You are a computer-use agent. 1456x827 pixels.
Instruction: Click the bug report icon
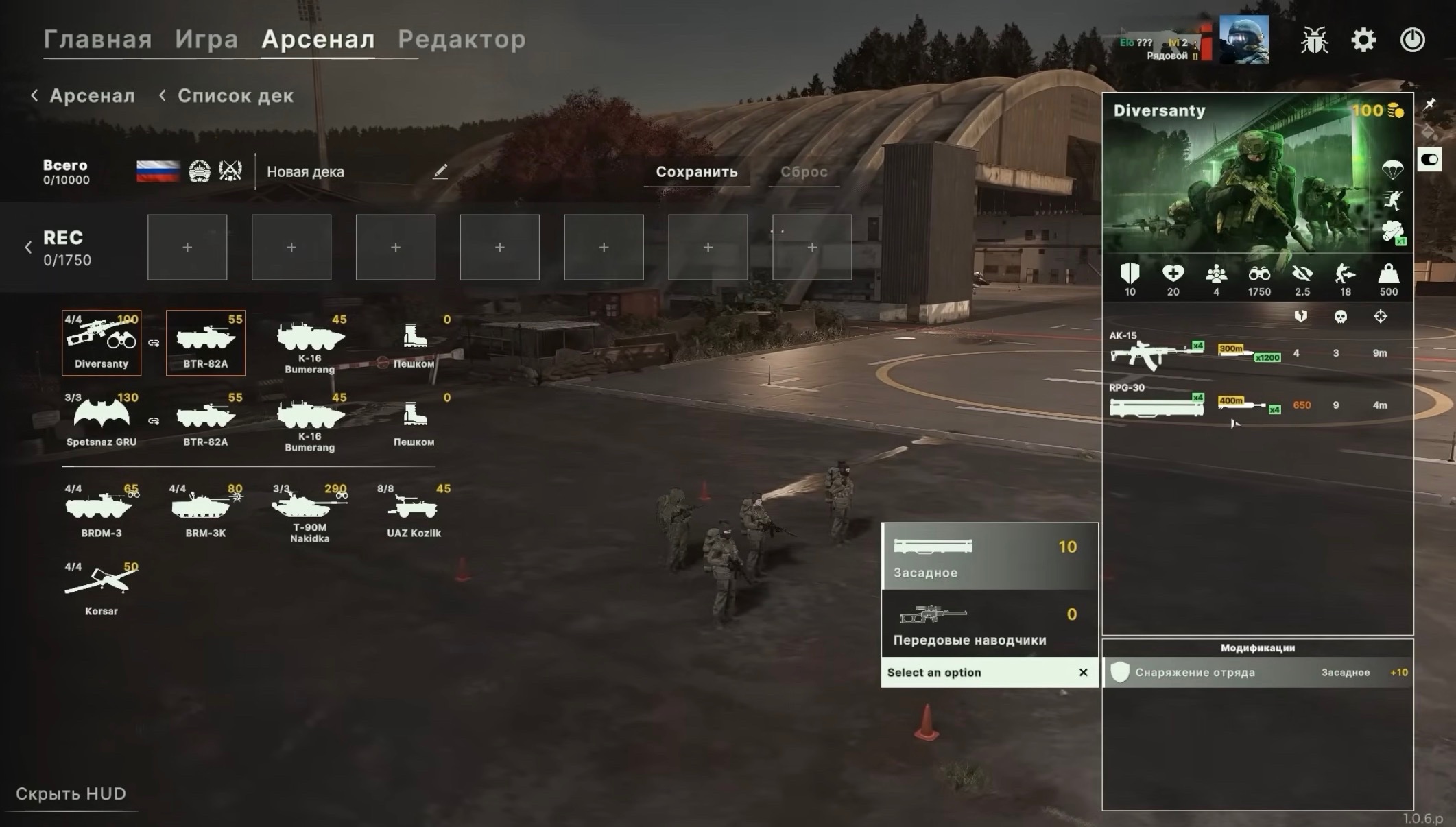pos(1314,40)
